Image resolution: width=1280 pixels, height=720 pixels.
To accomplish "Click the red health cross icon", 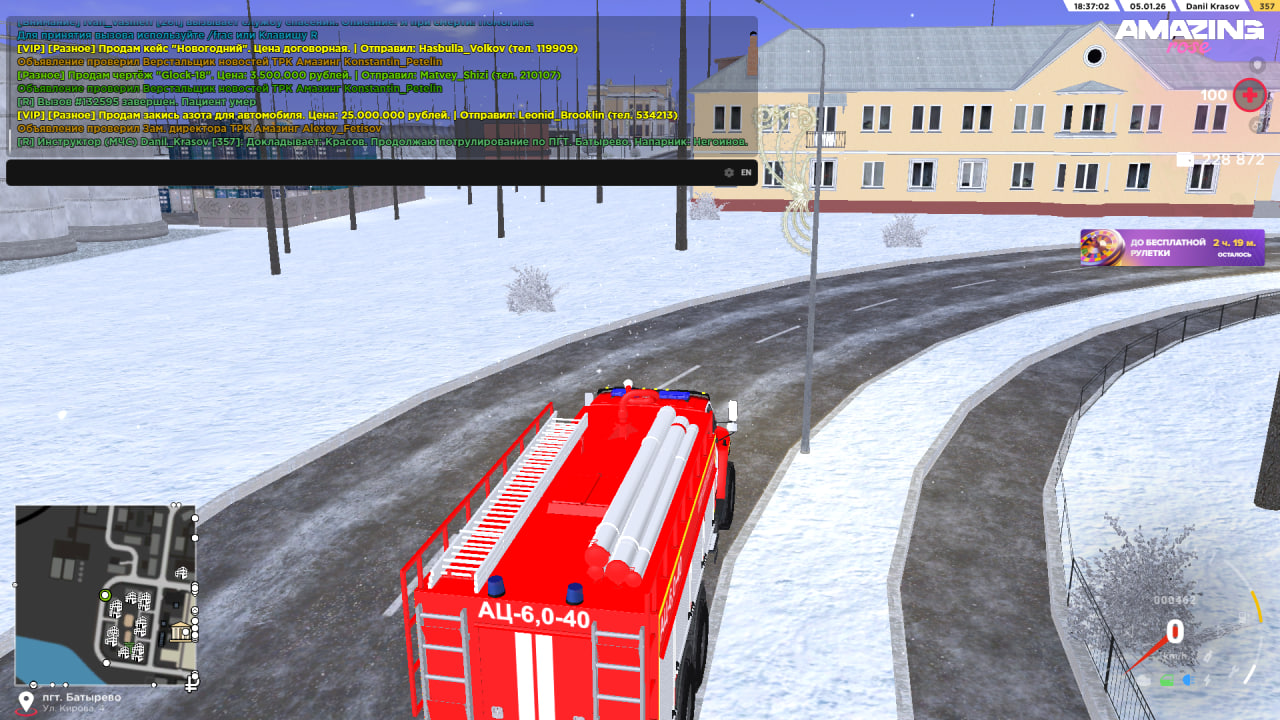I will (x=1250, y=95).
